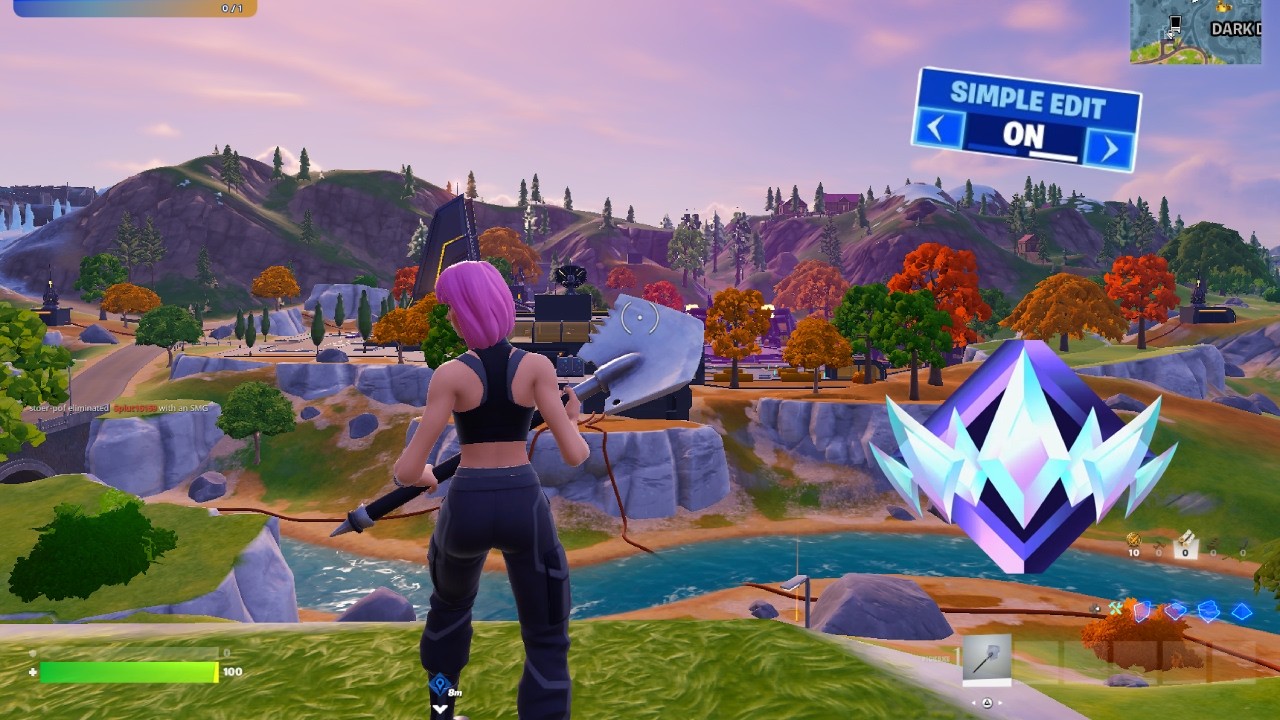Click the Simple Edit left arrow
This screenshot has width=1280, height=720.
pos(938,129)
